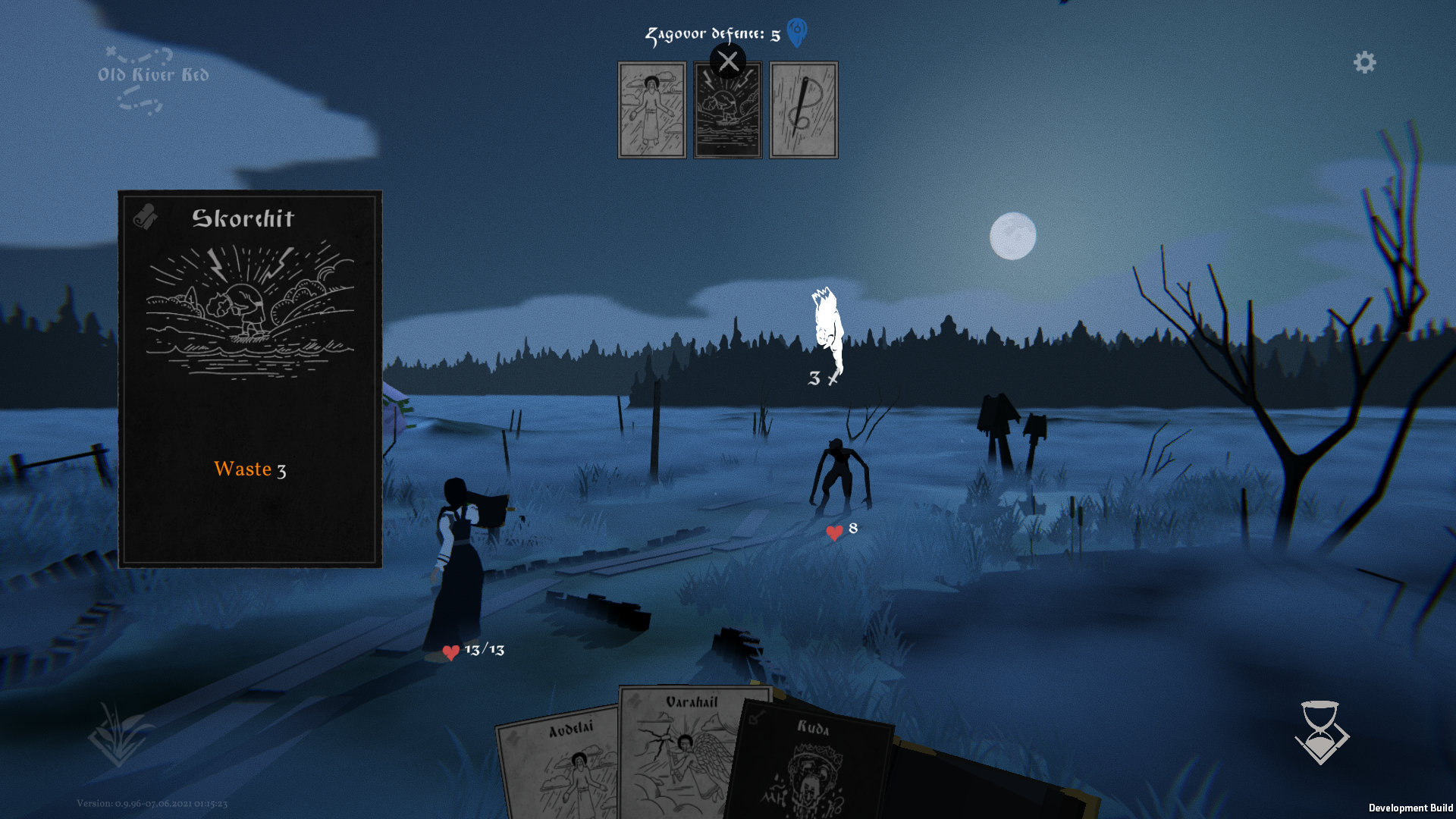
Task: Click the blue Zagovor defence shield icon
Action: (x=797, y=33)
